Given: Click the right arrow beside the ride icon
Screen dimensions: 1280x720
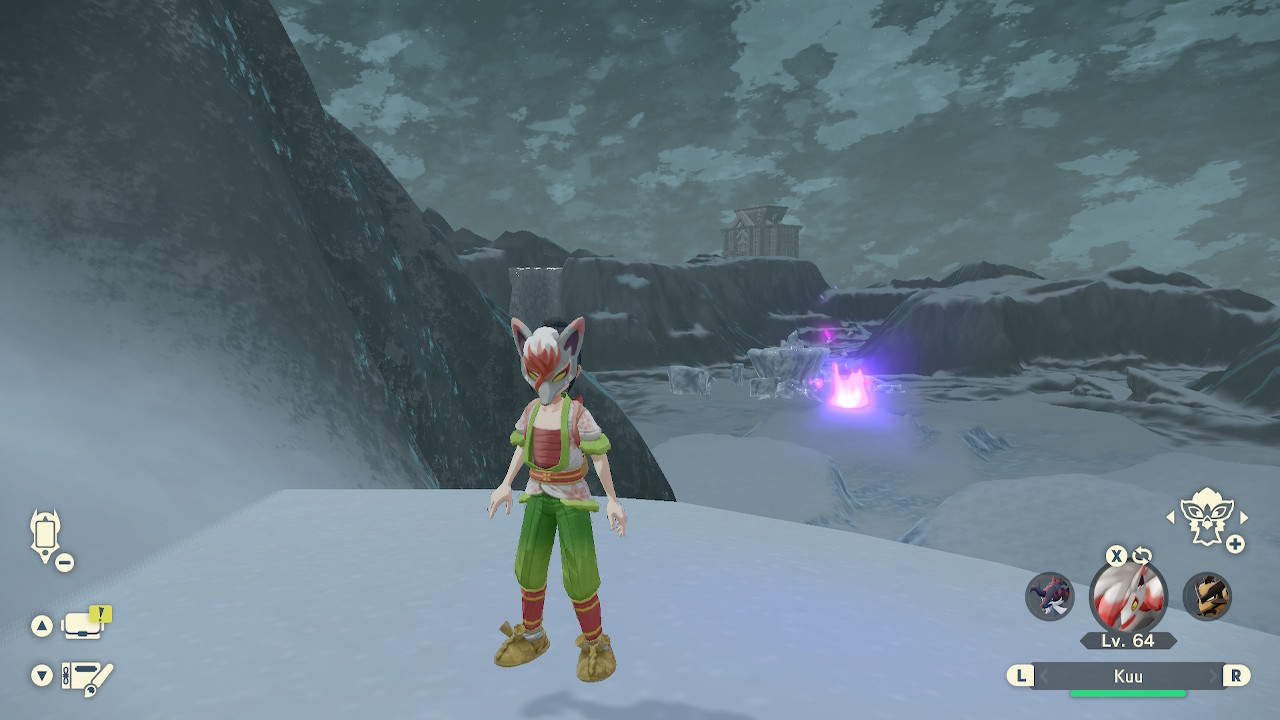Looking at the screenshot, I should click(1244, 517).
